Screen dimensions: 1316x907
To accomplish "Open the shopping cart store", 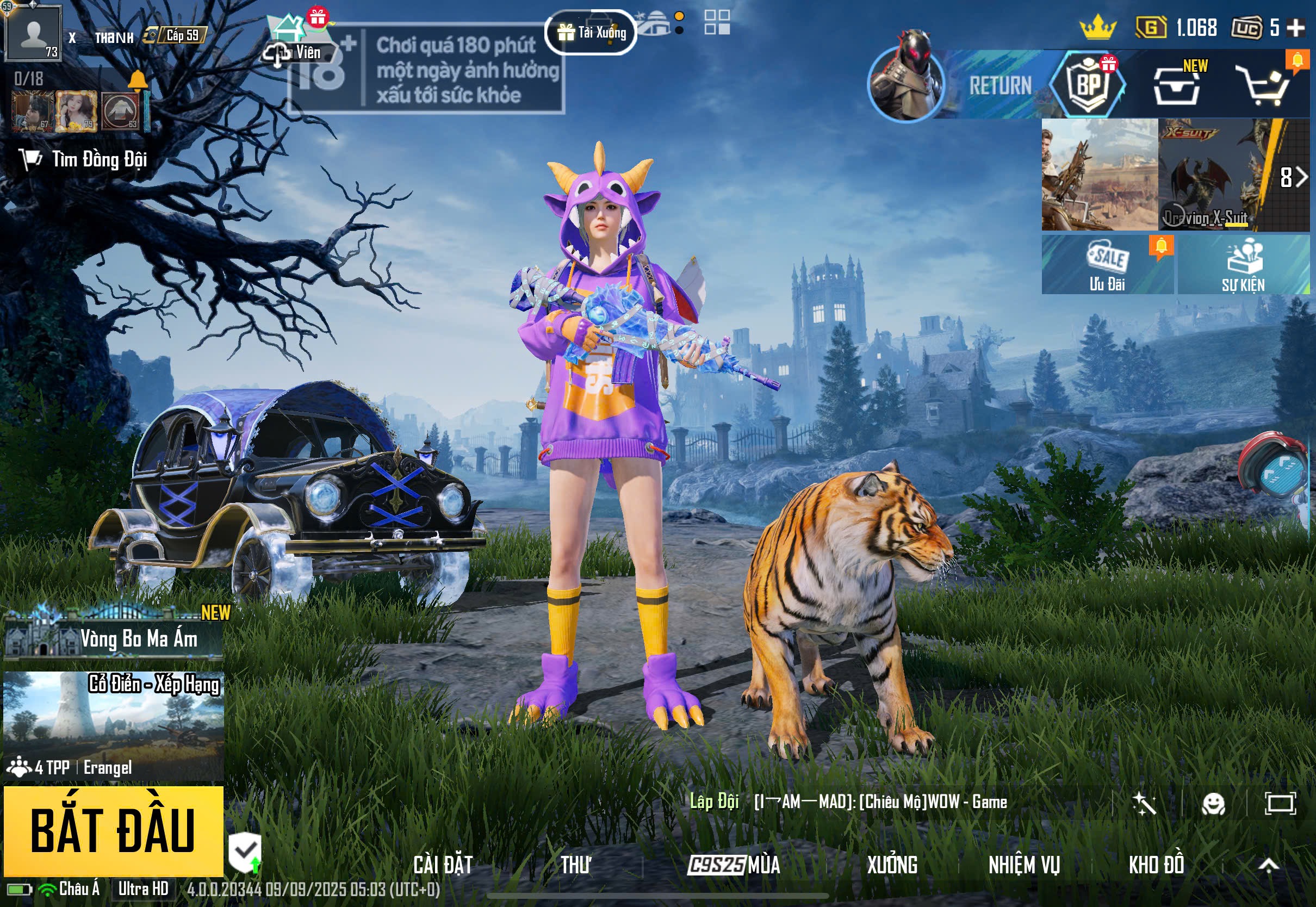I will click(1265, 86).
